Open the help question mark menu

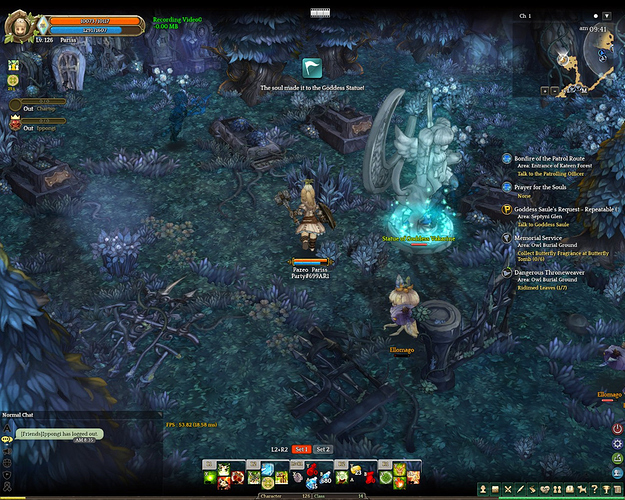(594, 489)
